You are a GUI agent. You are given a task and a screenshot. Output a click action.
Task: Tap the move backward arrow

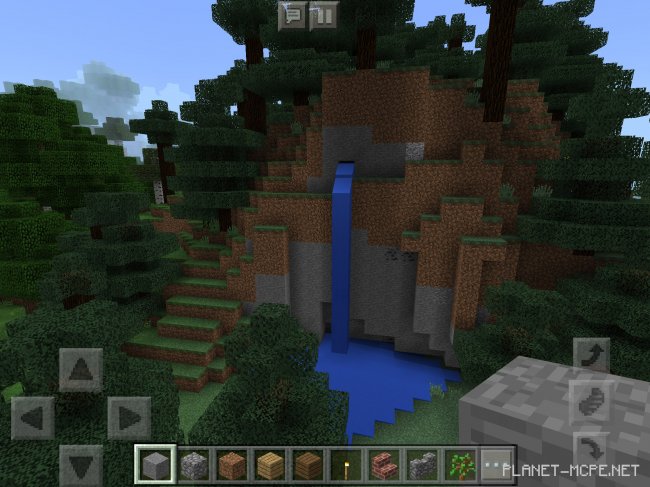point(80,464)
